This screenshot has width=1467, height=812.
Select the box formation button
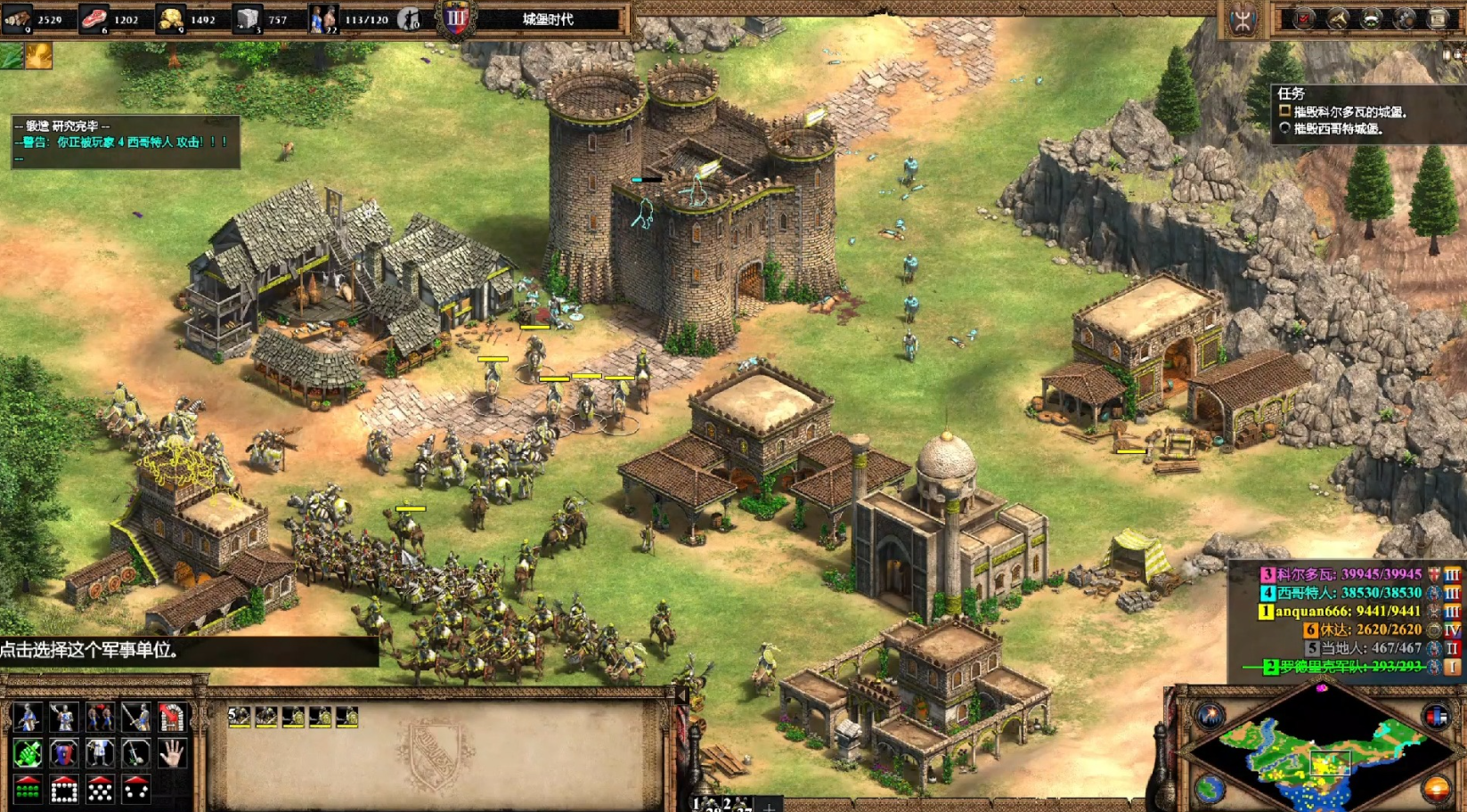(63, 789)
